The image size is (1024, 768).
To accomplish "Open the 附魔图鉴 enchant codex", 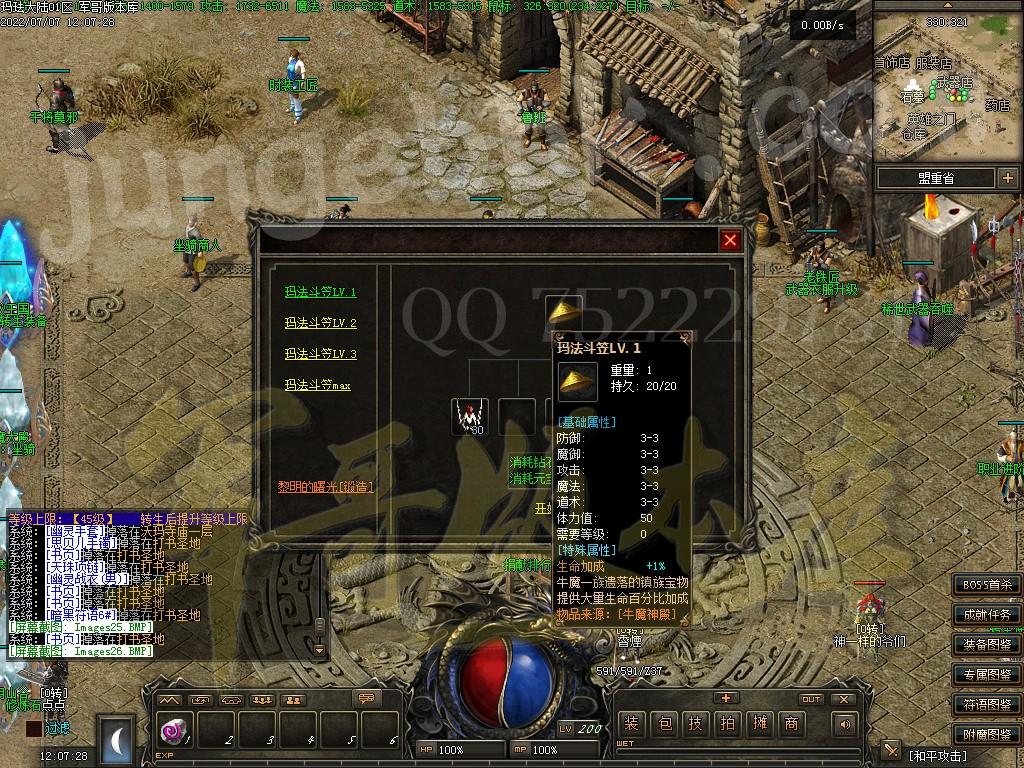I will coord(987,734).
